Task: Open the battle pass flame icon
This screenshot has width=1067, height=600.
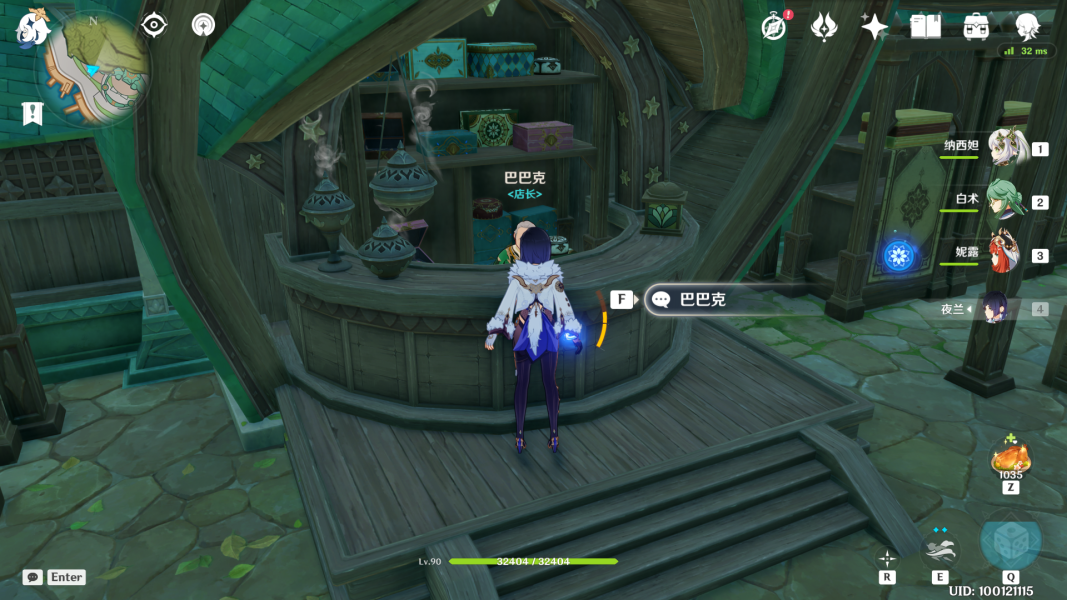Action: [824, 27]
